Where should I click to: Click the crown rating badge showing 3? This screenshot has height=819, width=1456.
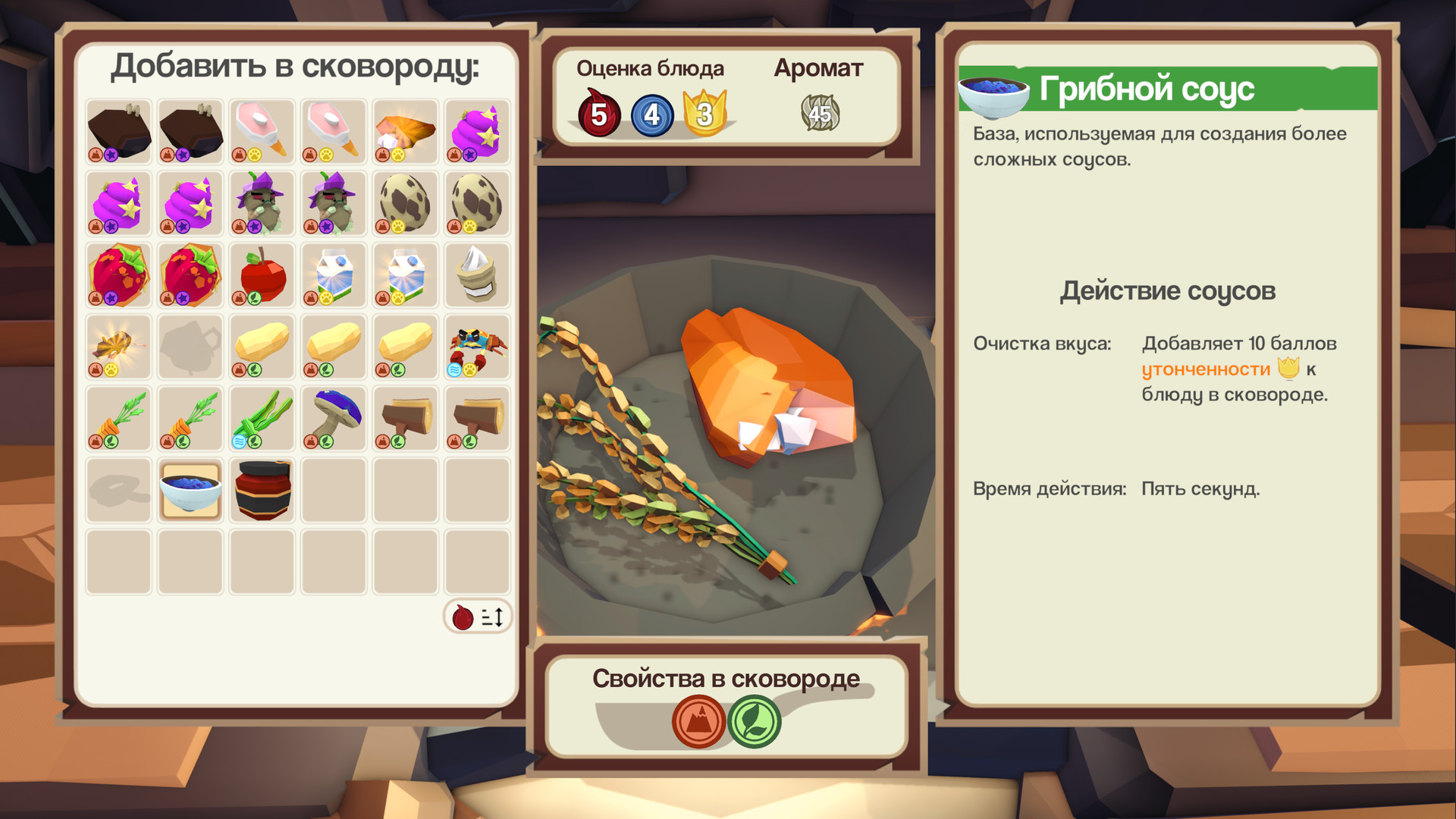point(705,113)
